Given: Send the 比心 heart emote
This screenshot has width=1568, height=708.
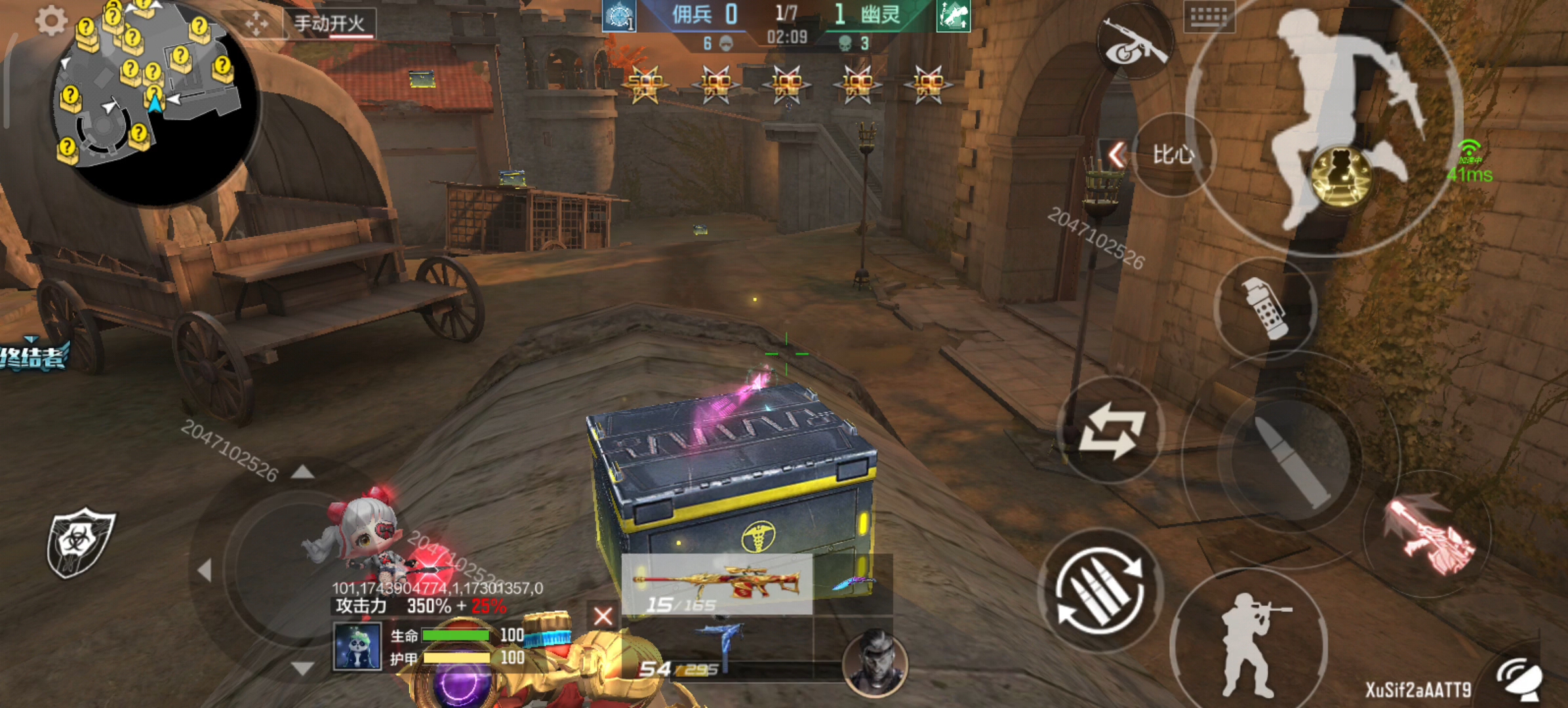Looking at the screenshot, I should [x=1174, y=155].
